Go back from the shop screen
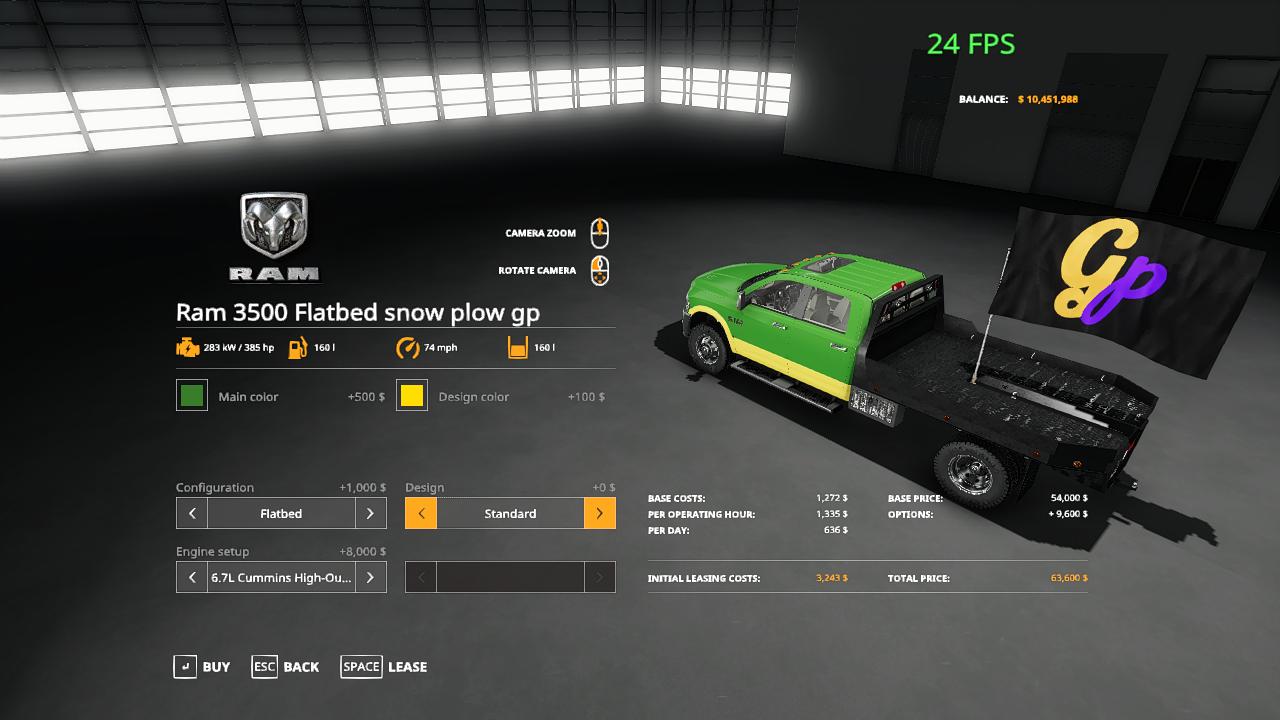This screenshot has height=720, width=1280. tap(286, 667)
